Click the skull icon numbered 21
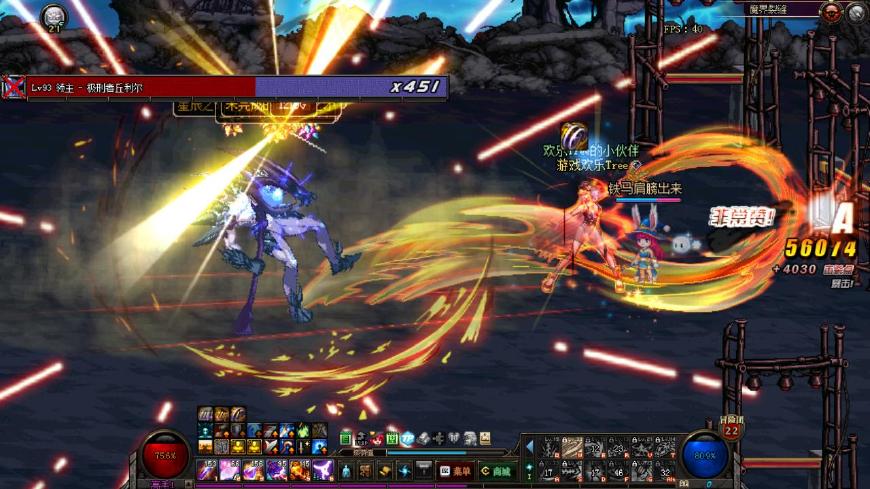The width and height of the screenshot is (870, 489). coord(53,15)
